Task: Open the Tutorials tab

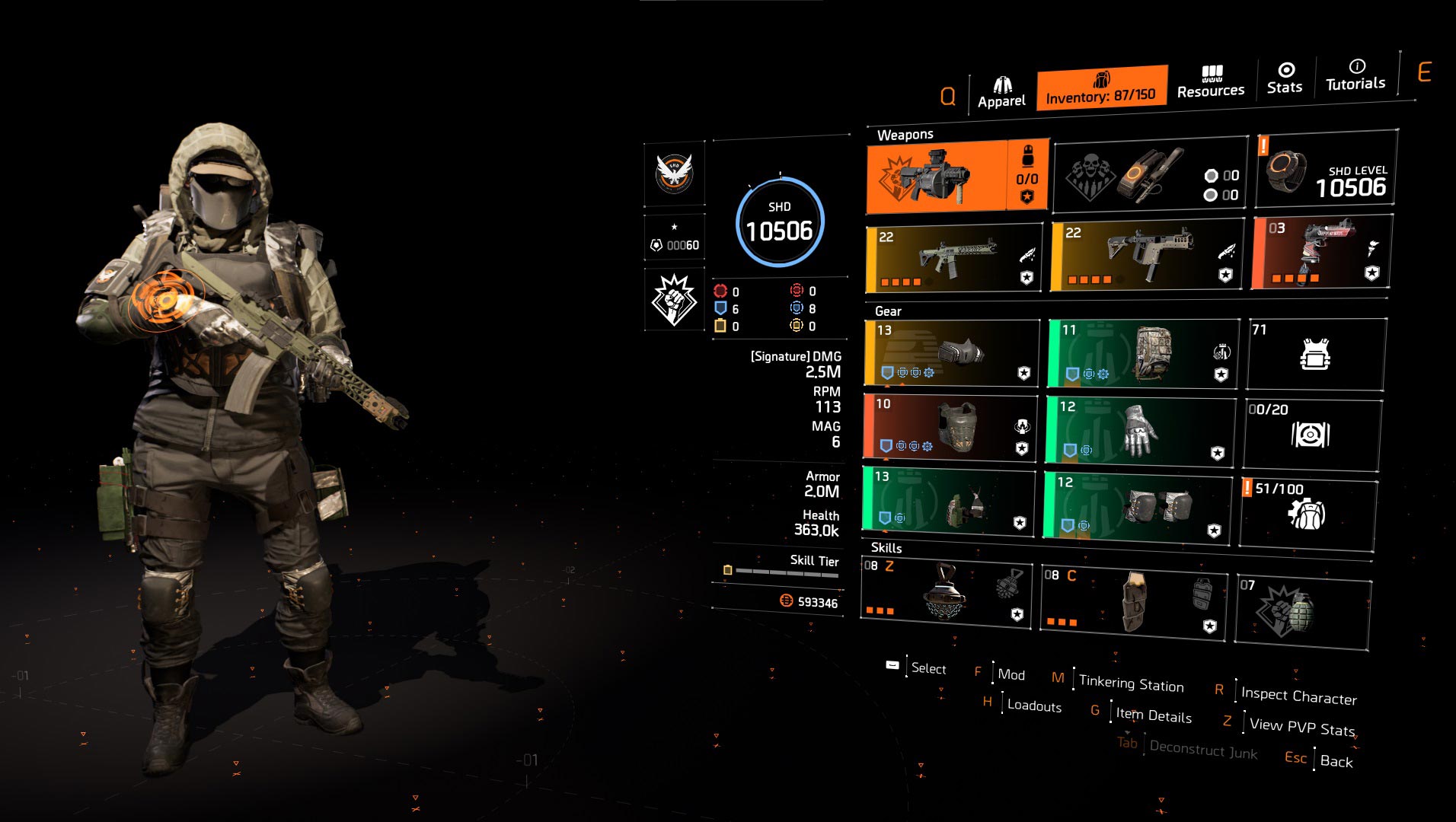Action: 1355,75
